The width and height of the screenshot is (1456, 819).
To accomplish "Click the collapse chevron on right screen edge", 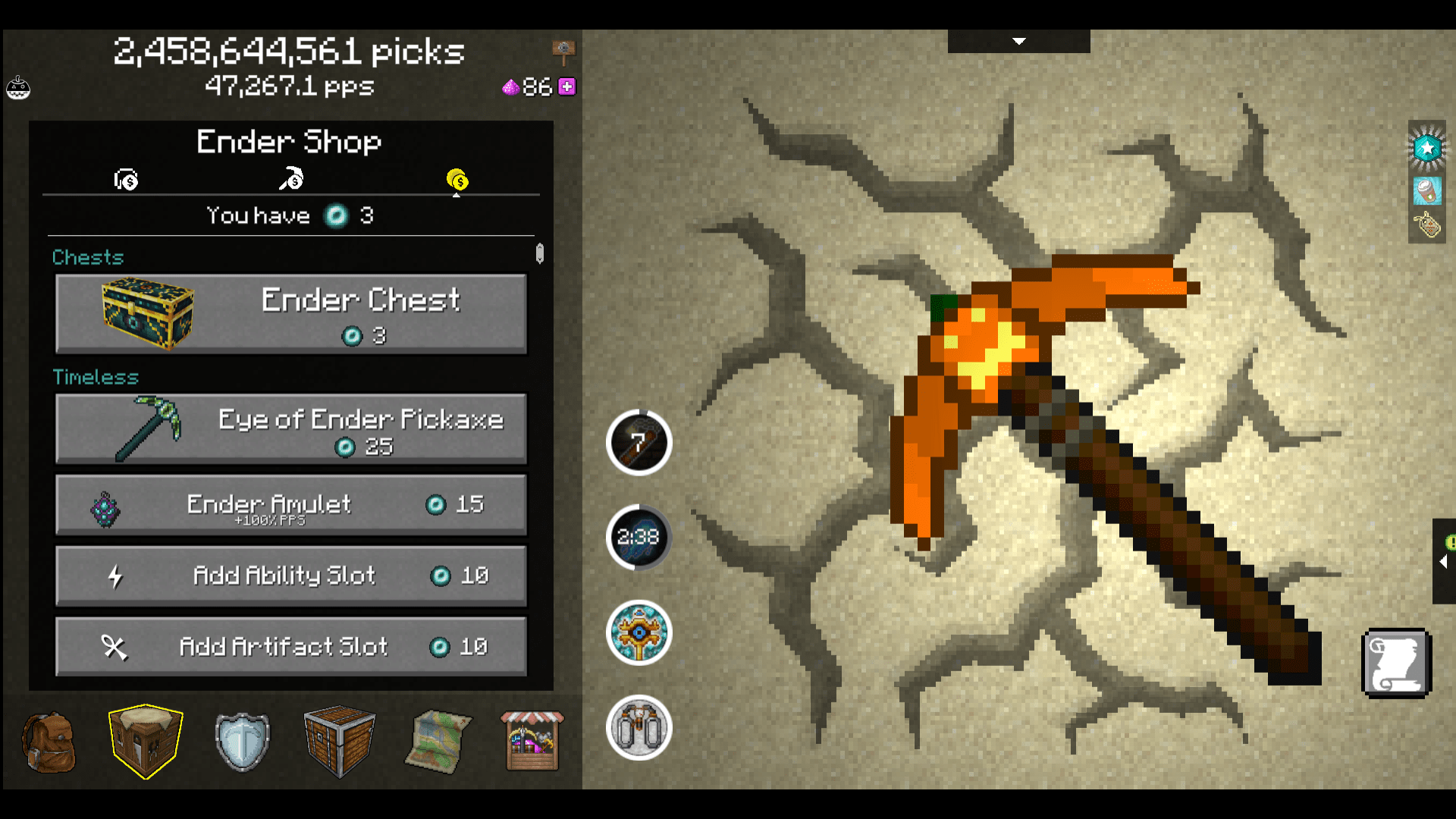I will click(1443, 563).
